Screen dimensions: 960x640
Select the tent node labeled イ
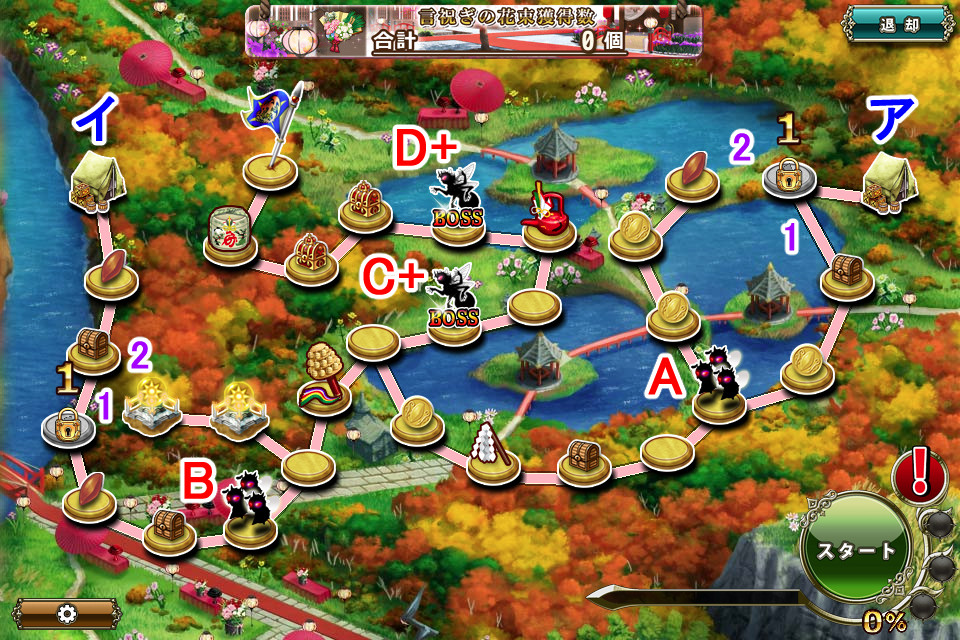click(x=95, y=182)
